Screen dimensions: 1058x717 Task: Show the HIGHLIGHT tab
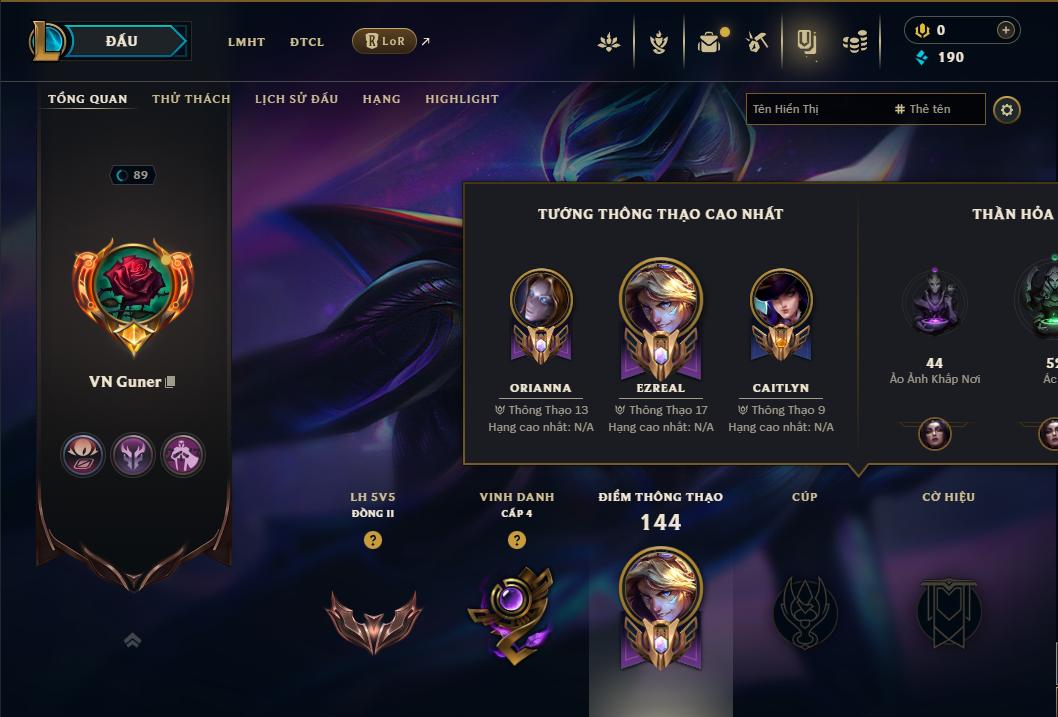point(462,99)
